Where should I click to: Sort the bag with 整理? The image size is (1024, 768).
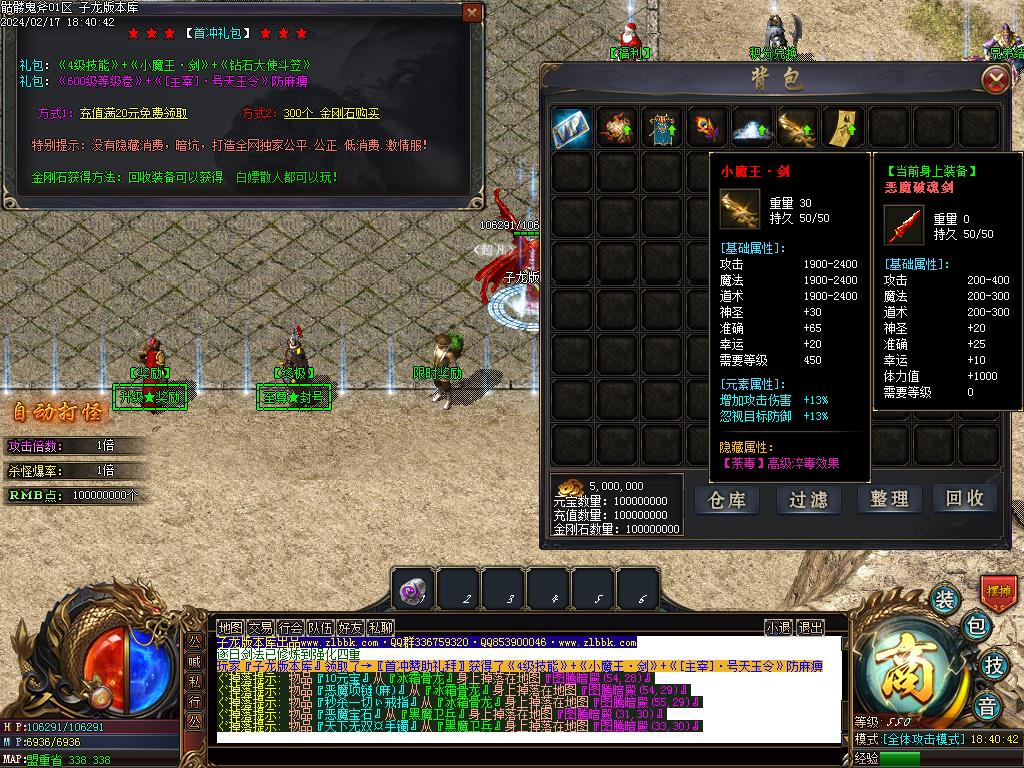coord(888,499)
